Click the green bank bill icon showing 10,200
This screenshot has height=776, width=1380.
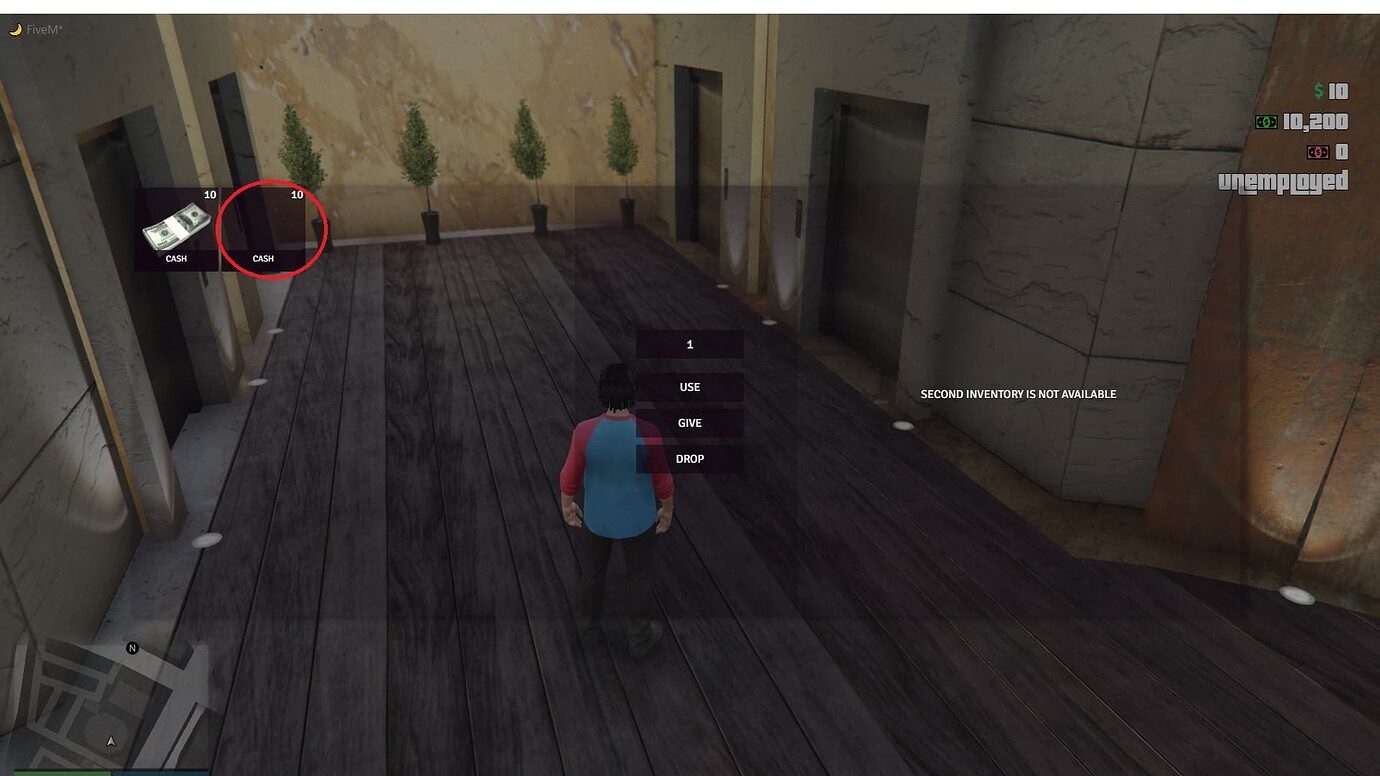point(1266,121)
